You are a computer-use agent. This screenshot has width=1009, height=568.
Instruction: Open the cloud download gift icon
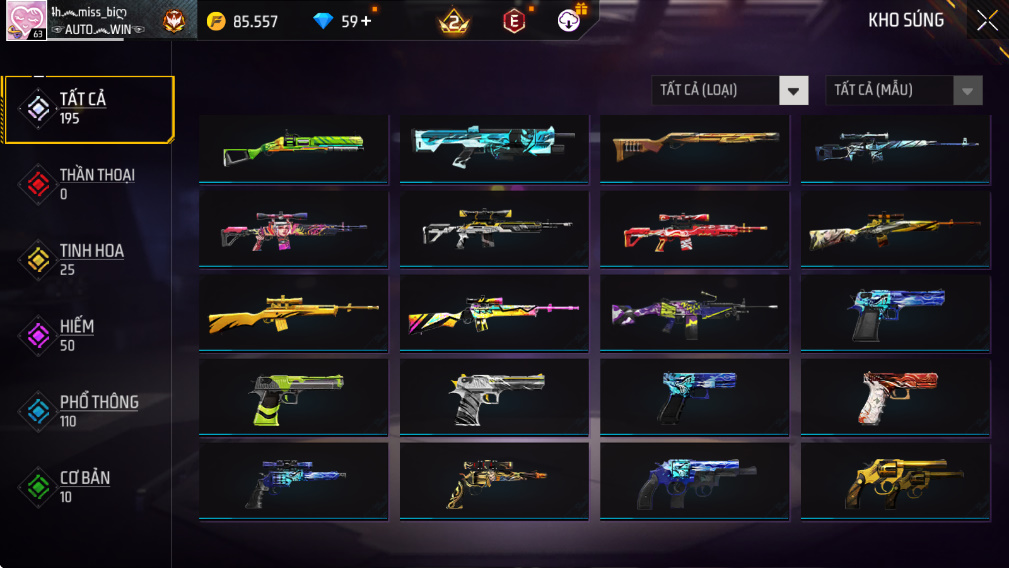pos(570,20)
